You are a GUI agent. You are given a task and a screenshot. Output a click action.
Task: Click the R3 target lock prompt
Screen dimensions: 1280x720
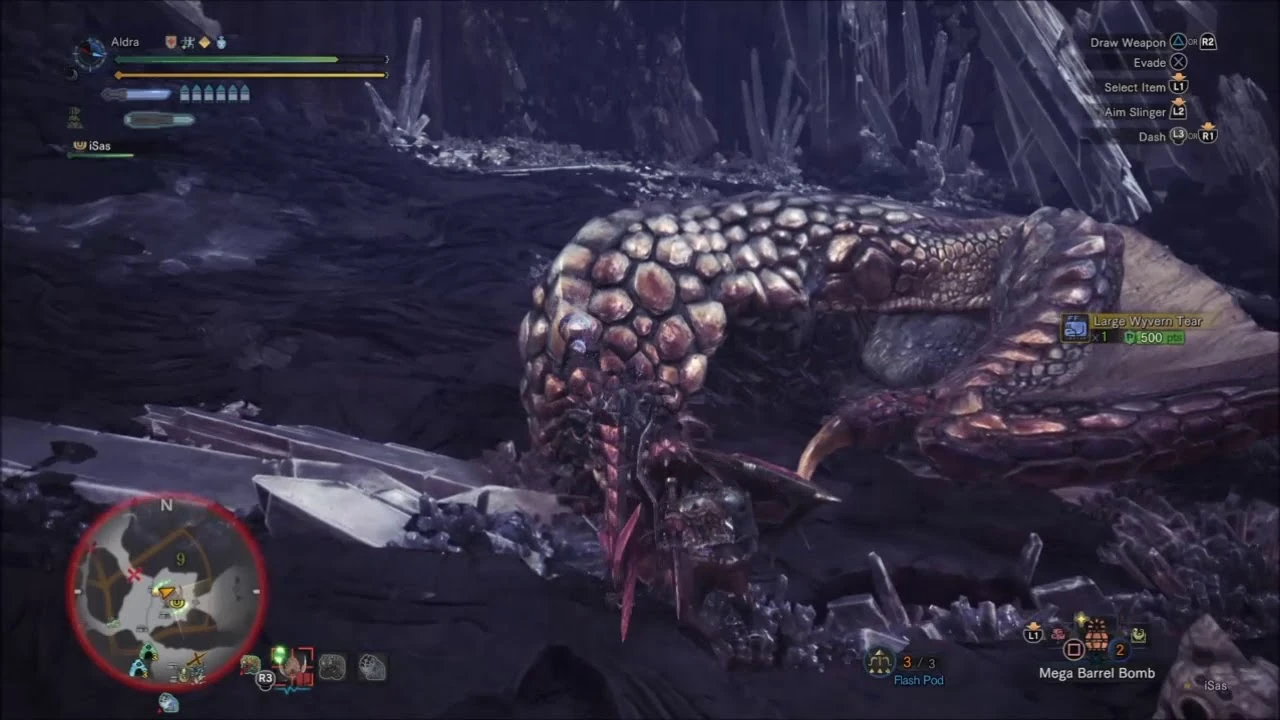(265, 678)
